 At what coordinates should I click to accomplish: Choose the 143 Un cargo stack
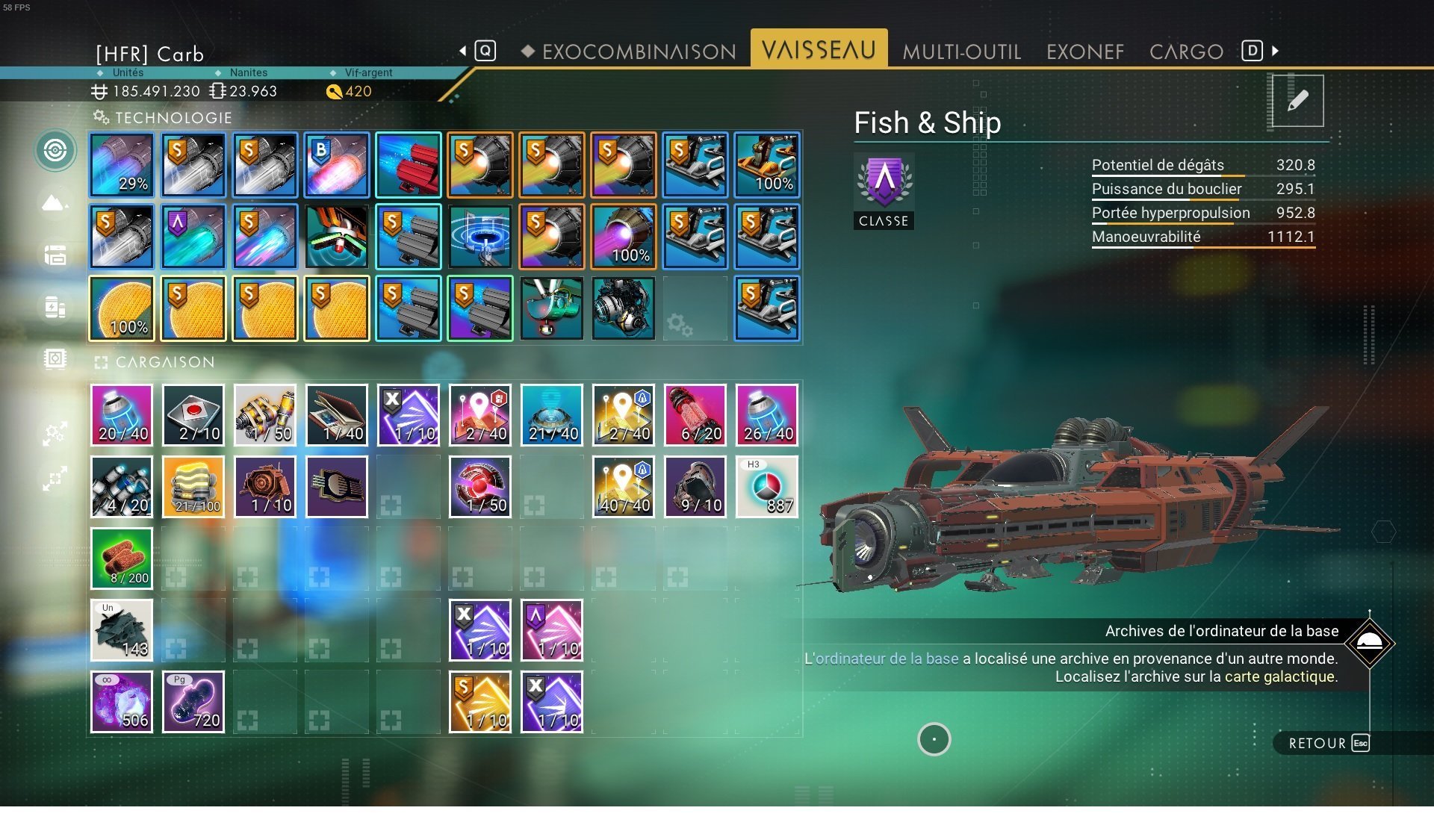[x=122, y=630]
